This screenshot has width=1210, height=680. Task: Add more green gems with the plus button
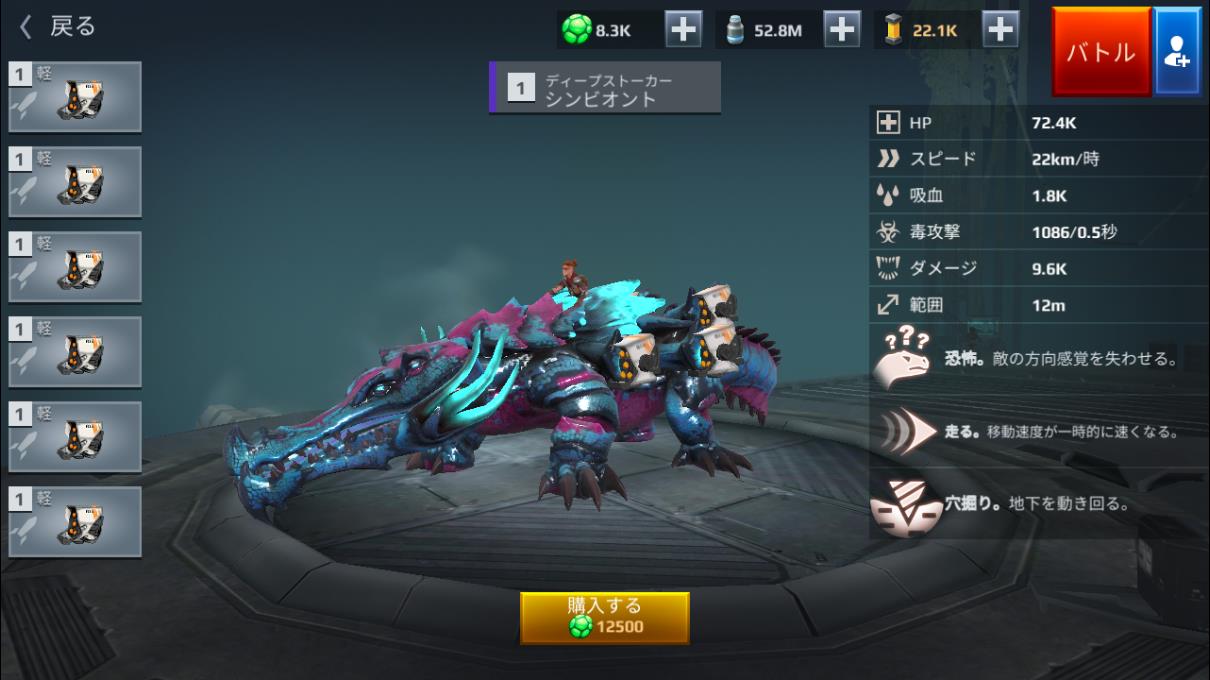coord(683,30)
